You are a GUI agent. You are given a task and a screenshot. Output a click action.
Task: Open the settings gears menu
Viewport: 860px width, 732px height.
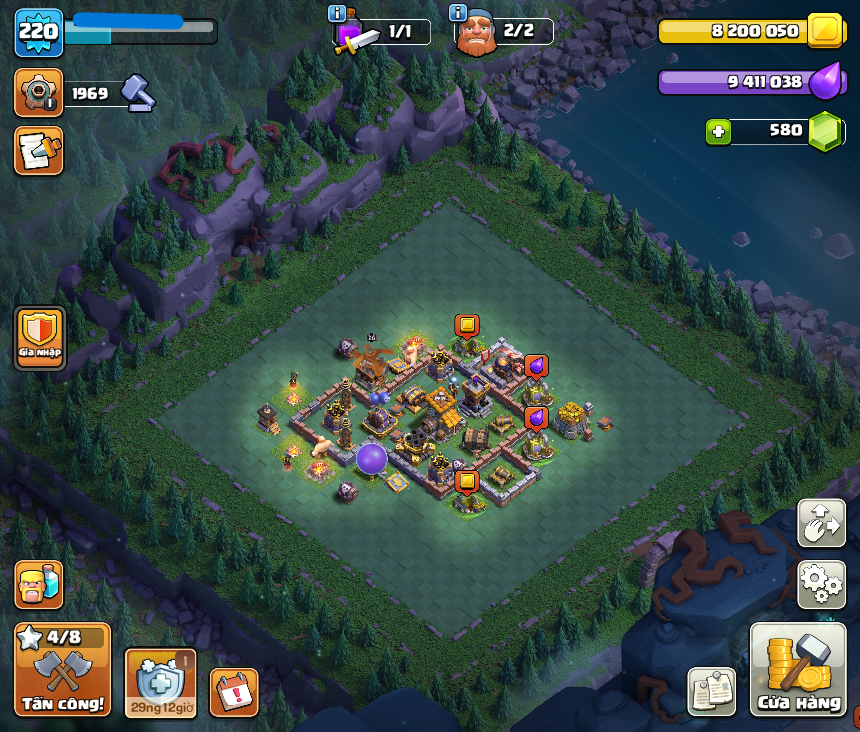pyautogui.click(x=821, y=584)
